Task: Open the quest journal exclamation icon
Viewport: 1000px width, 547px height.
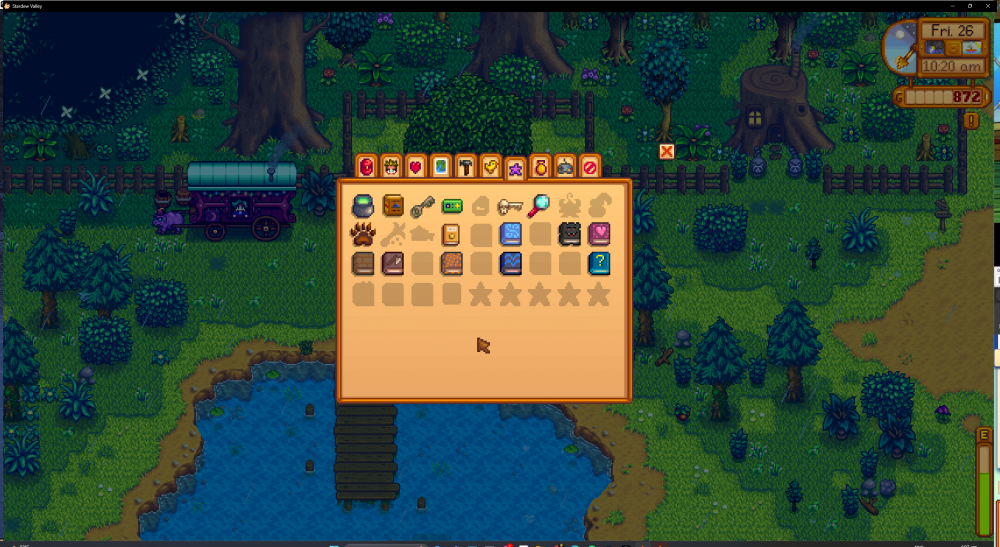Action: point(972,120)
